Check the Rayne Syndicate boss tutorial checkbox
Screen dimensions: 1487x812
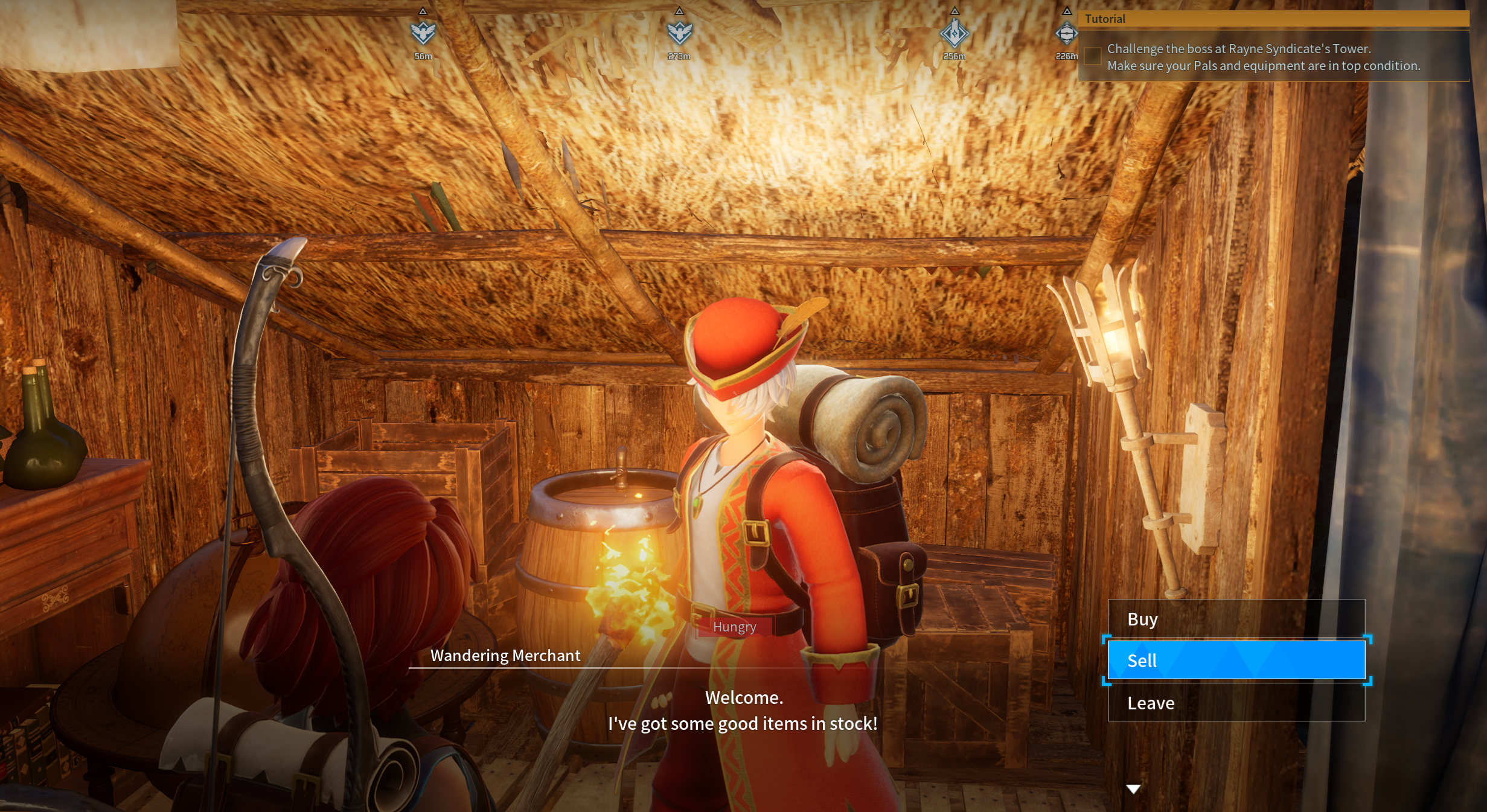(x=1093, y=56)
